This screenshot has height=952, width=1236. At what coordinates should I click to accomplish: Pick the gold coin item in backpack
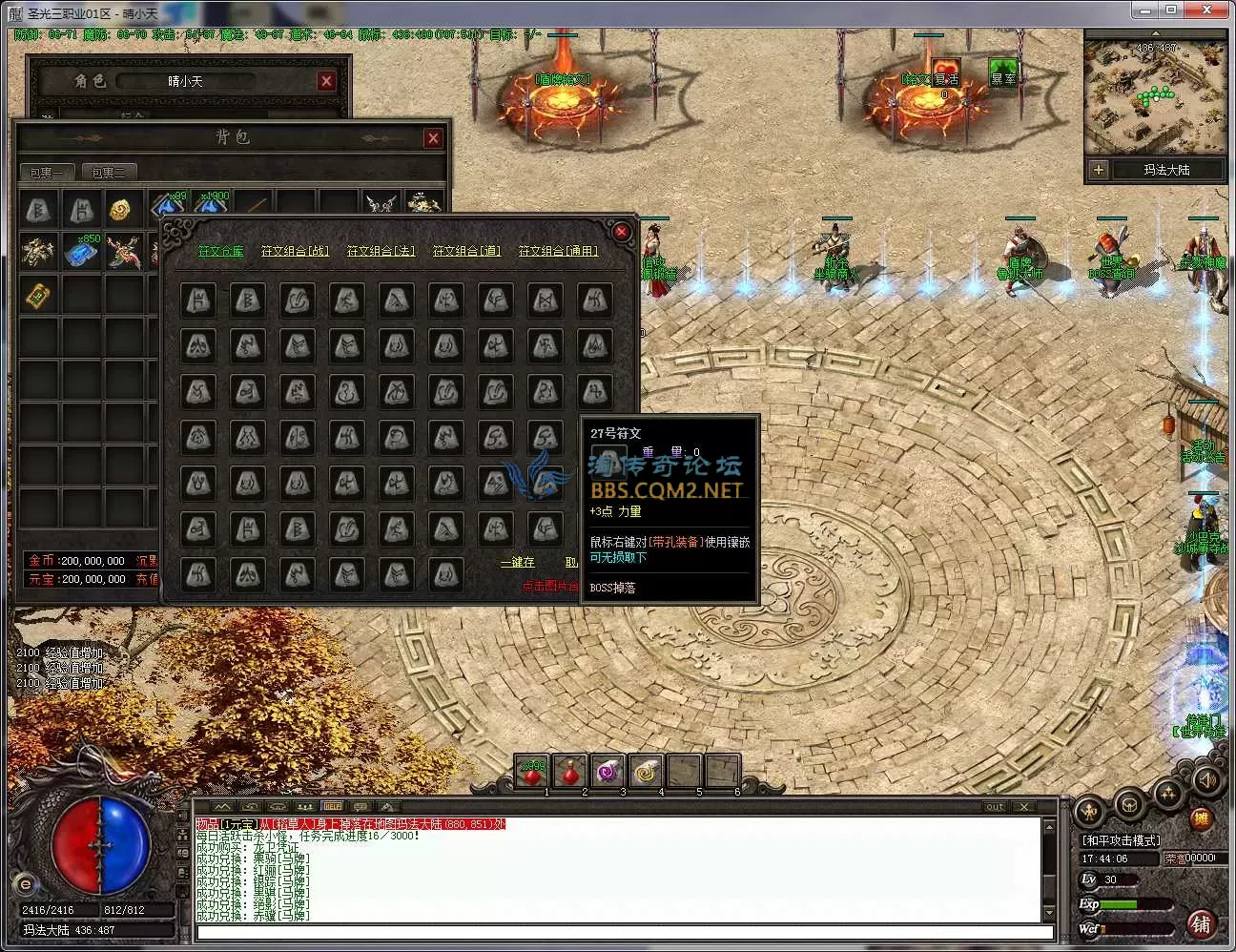[119, 209]
